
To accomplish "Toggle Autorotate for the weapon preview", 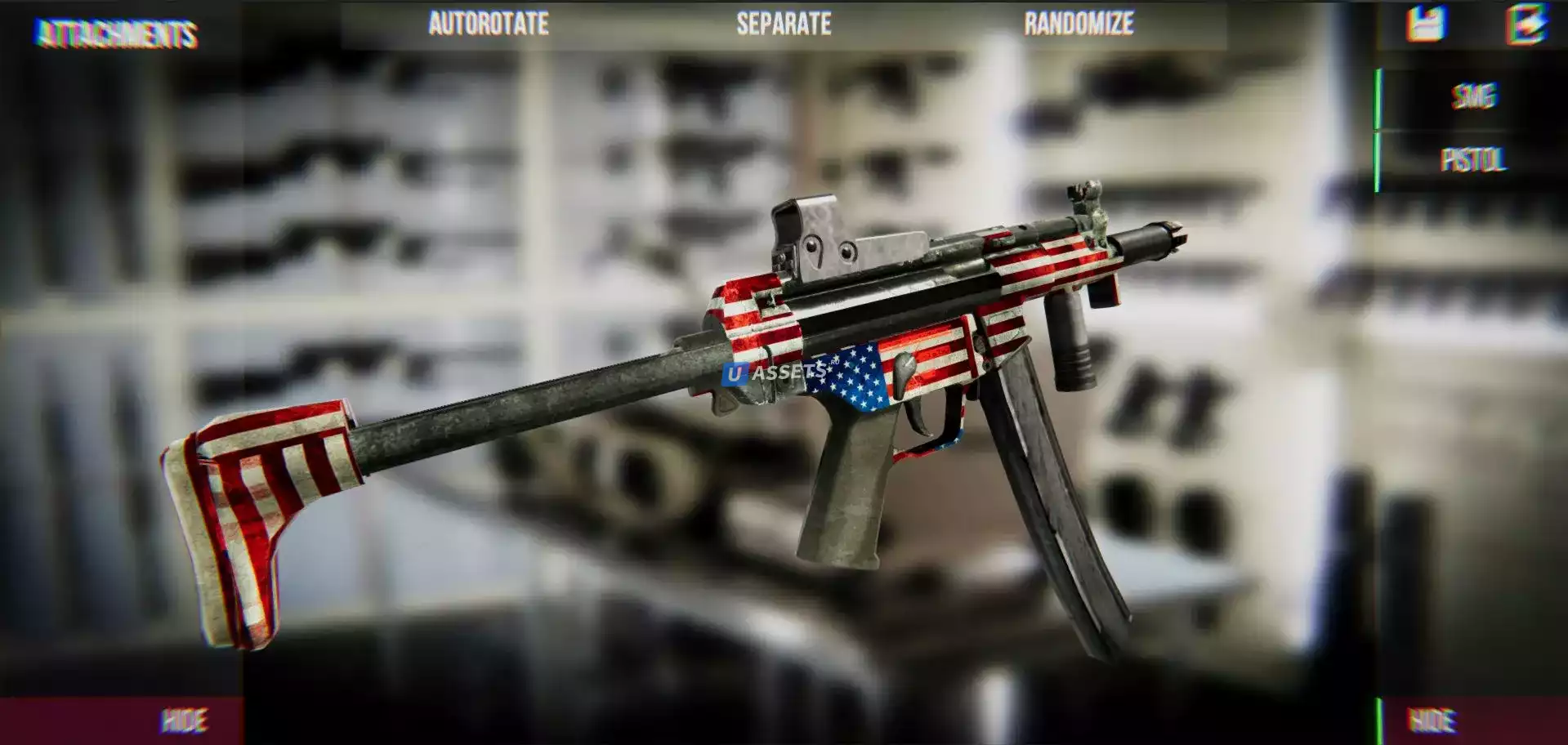I will click(489, 24).
